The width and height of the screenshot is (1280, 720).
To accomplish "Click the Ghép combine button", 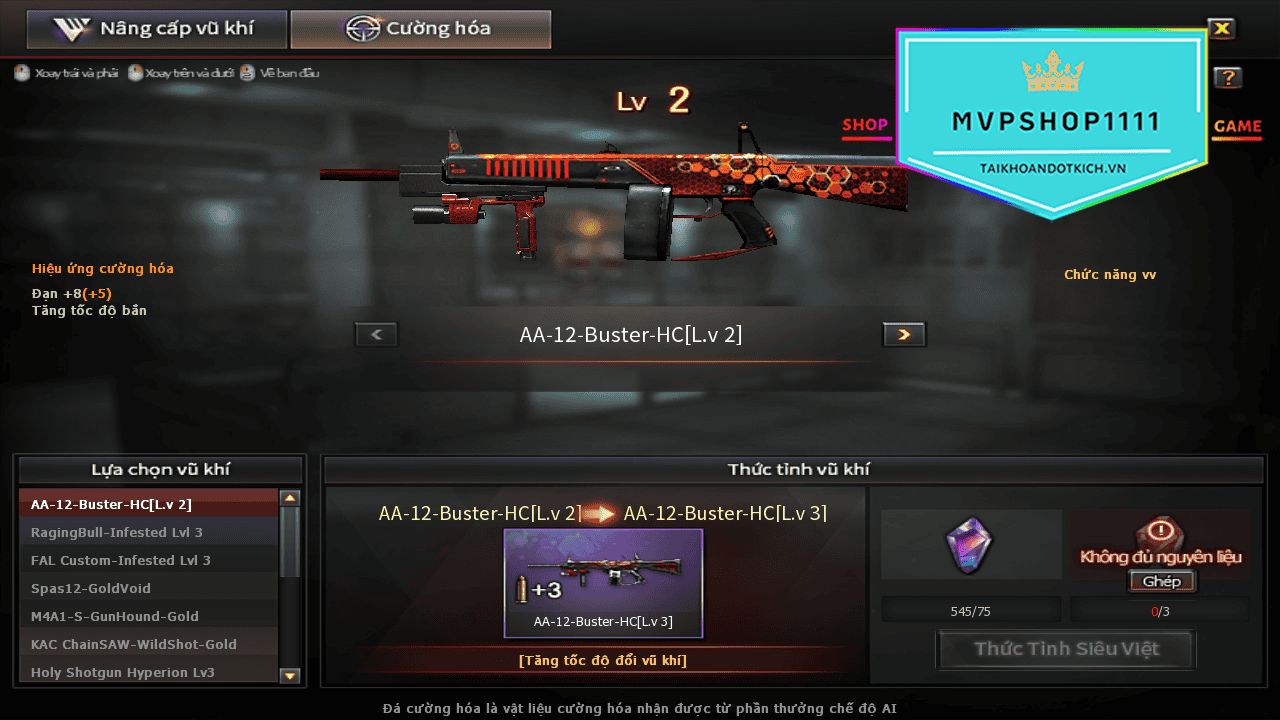I will point(1161,582).
